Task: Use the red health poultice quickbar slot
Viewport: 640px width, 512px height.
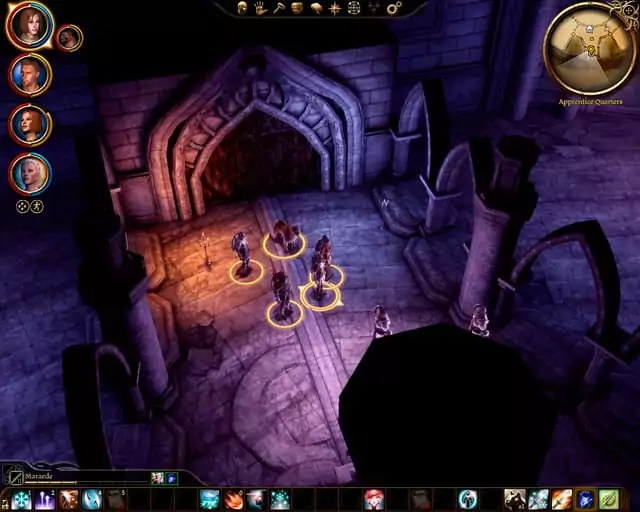Action: pos(373,499)
